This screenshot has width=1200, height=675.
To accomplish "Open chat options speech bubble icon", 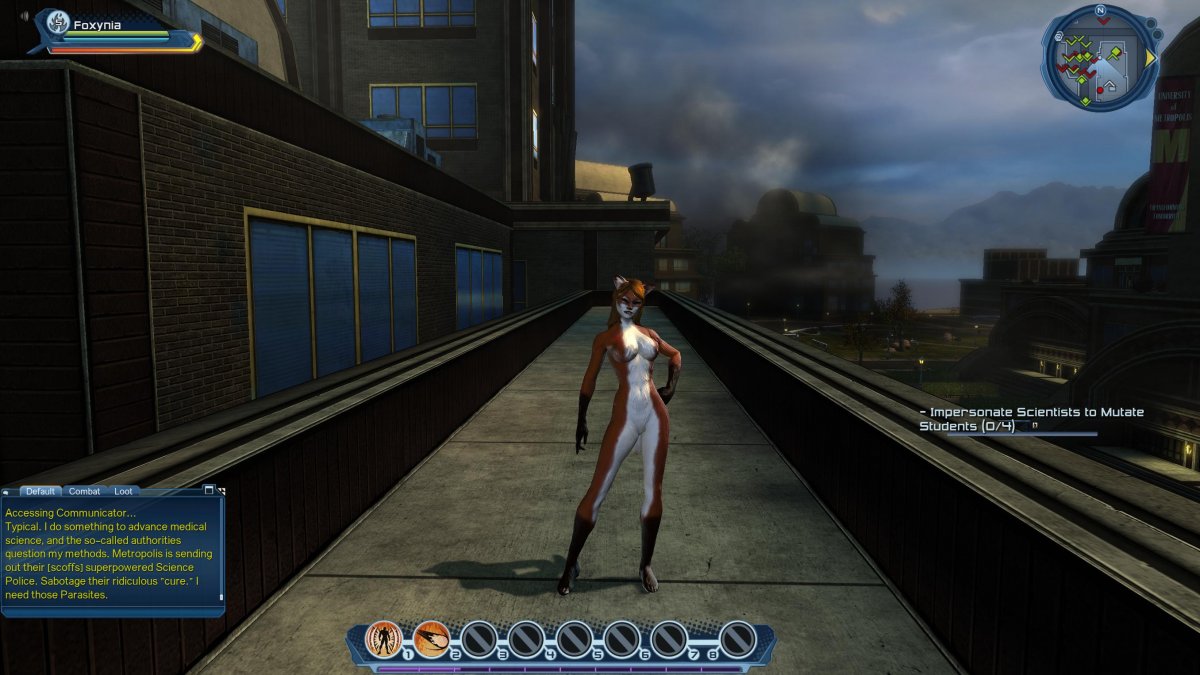I will tap(6, 491).
